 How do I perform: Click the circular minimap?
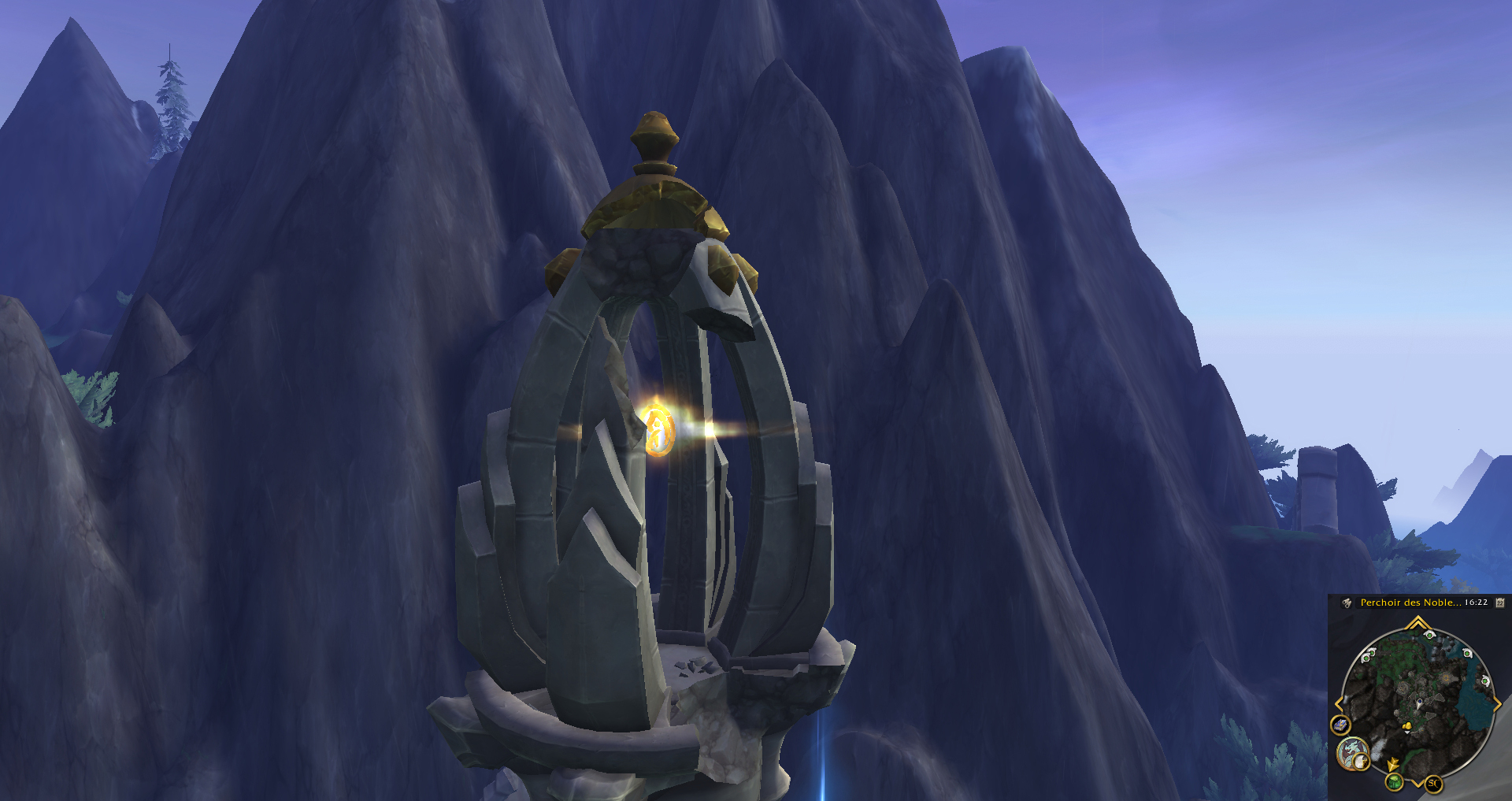point(1417,701)
